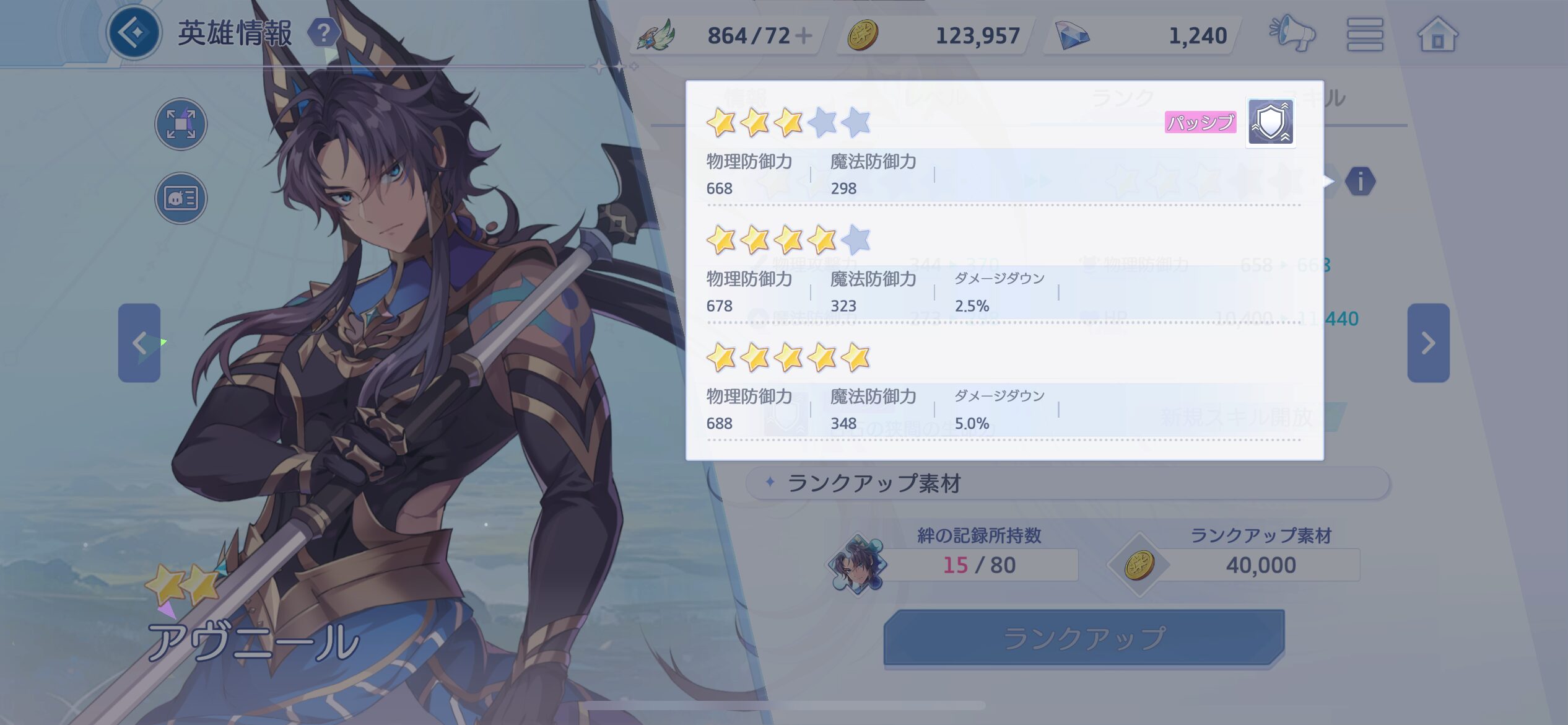Open the megaphone announcements icon
Image resolution: width=1568 pixels, height=725 pixels.
pos(1292,34)
